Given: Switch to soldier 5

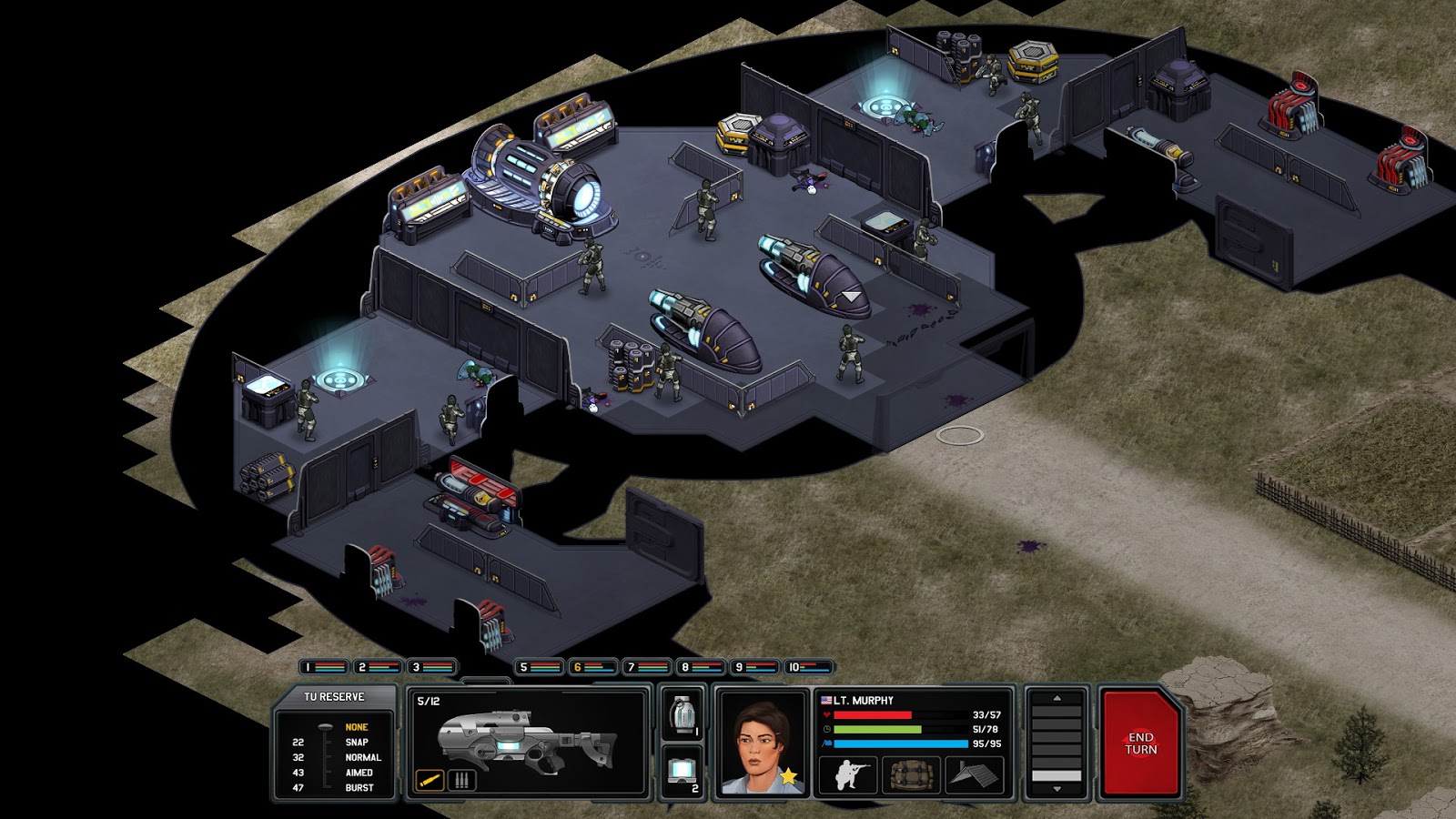Looking at the screenshot, I should coord(540,667).
